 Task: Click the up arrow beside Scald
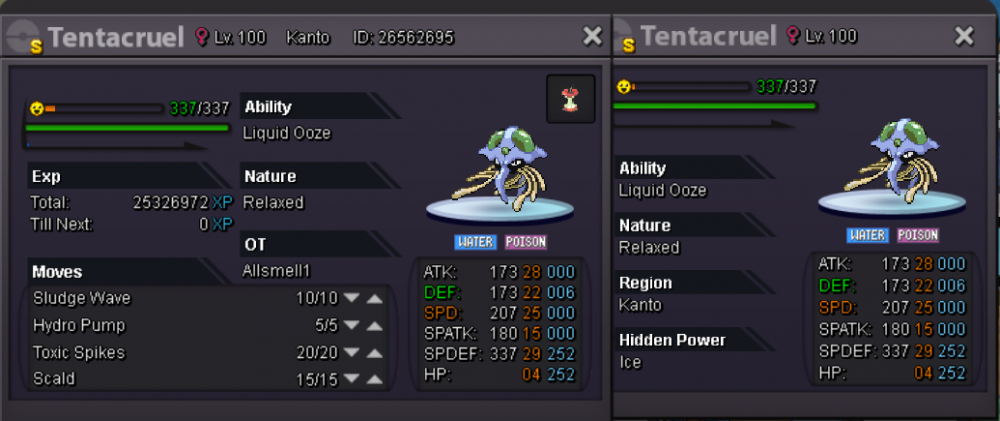pyautogui.click(x=374, y=379)
